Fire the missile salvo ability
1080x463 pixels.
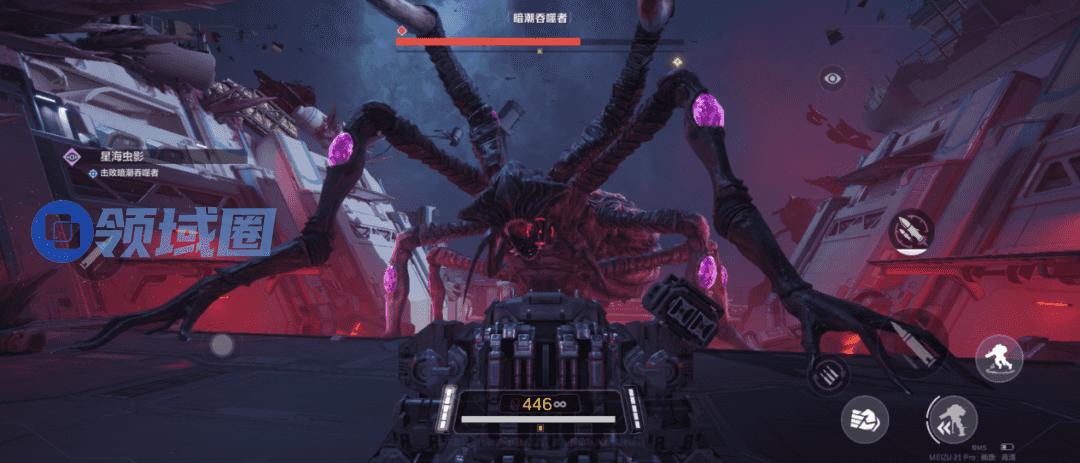pos(911,232)
